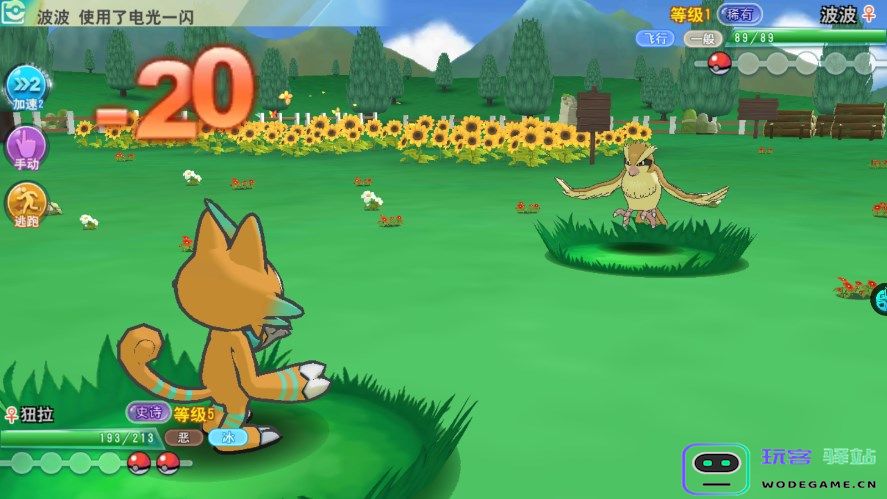Tap the 史诗 rarity badge on 狃拉
This screenshot has height=499, width=887.
tap(148, 412)
